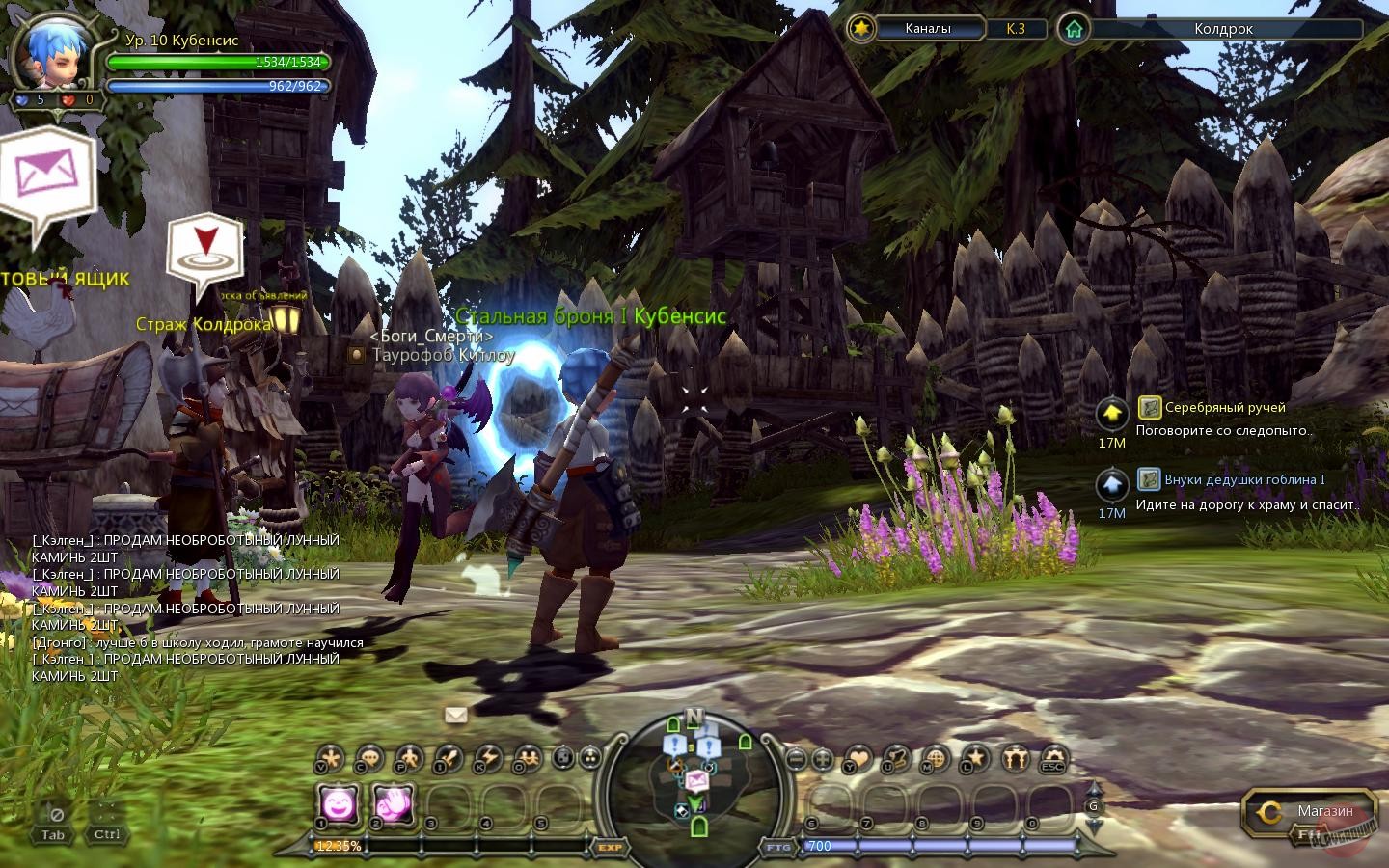The image size is (1389, 868).
Task: Select the chat bubble icon labeled C
Action: click(x=368, y=760)
